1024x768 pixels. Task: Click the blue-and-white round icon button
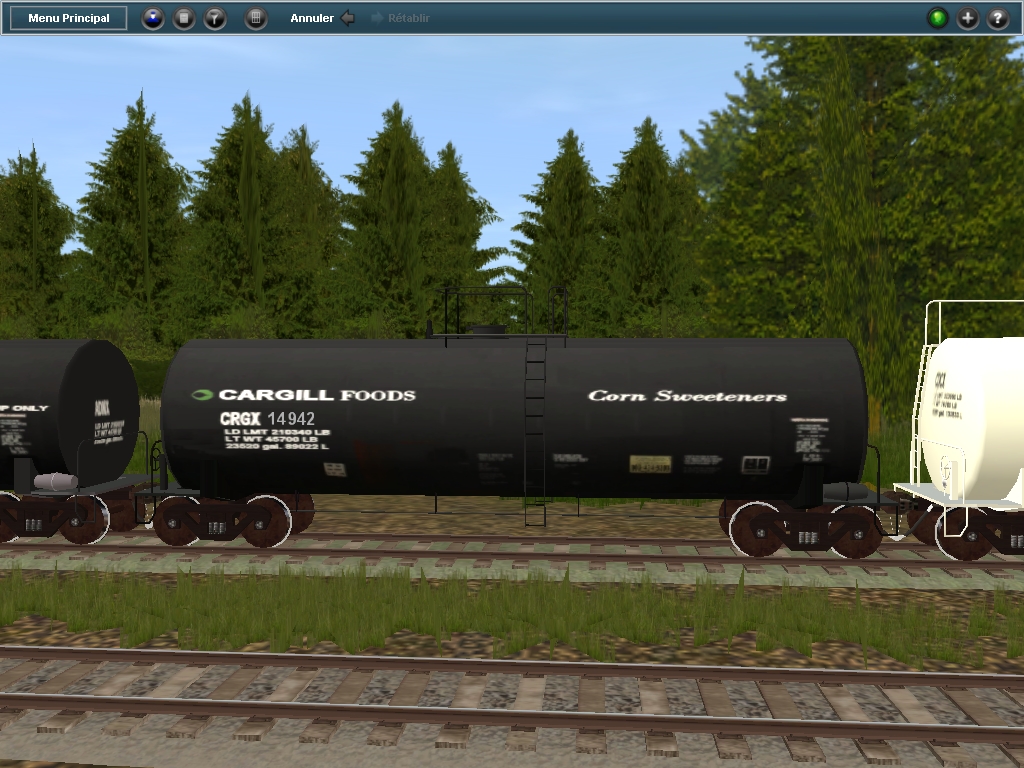coord(153,18)
